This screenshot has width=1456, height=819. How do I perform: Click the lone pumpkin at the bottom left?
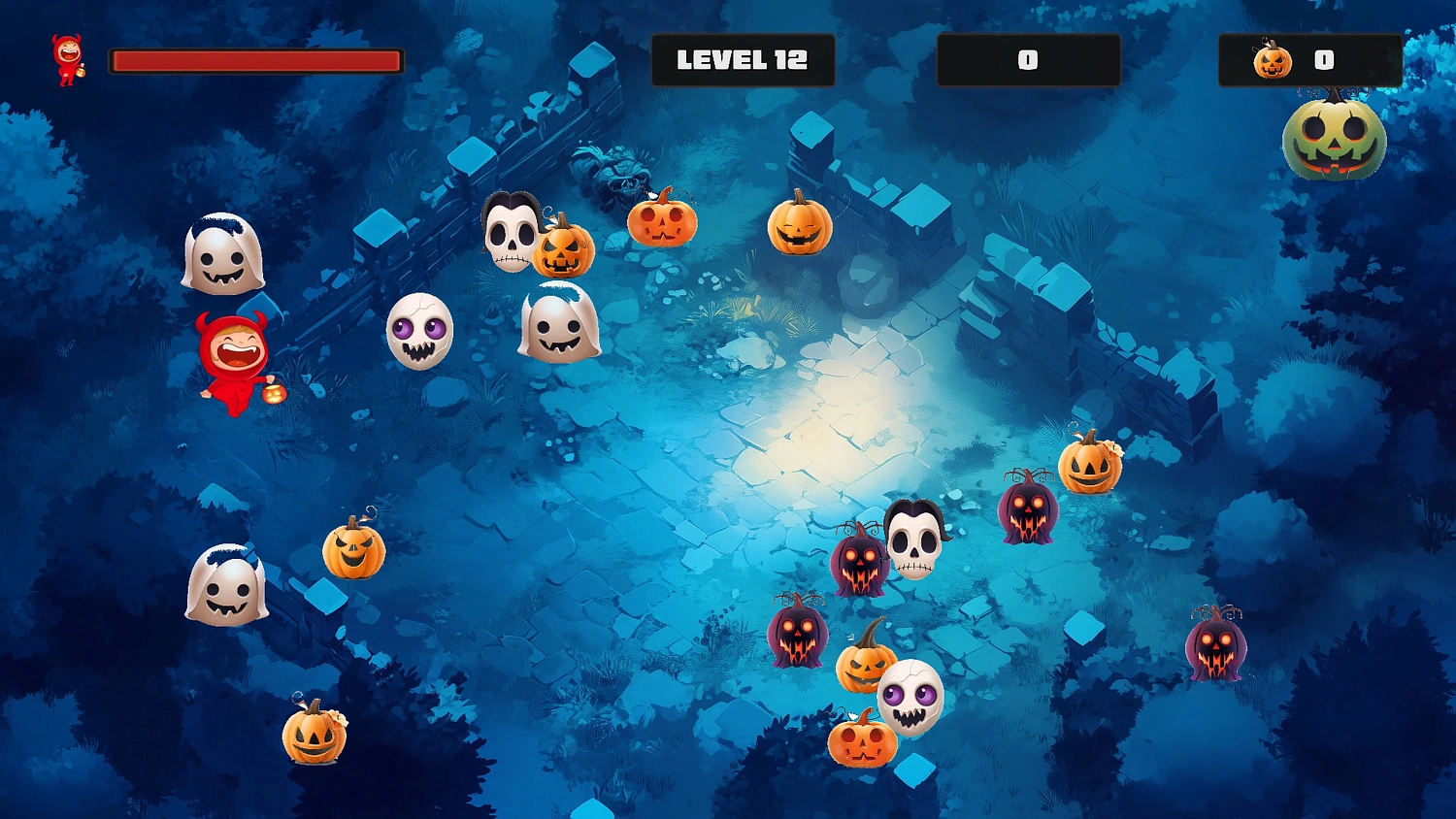tap(315, 737)
